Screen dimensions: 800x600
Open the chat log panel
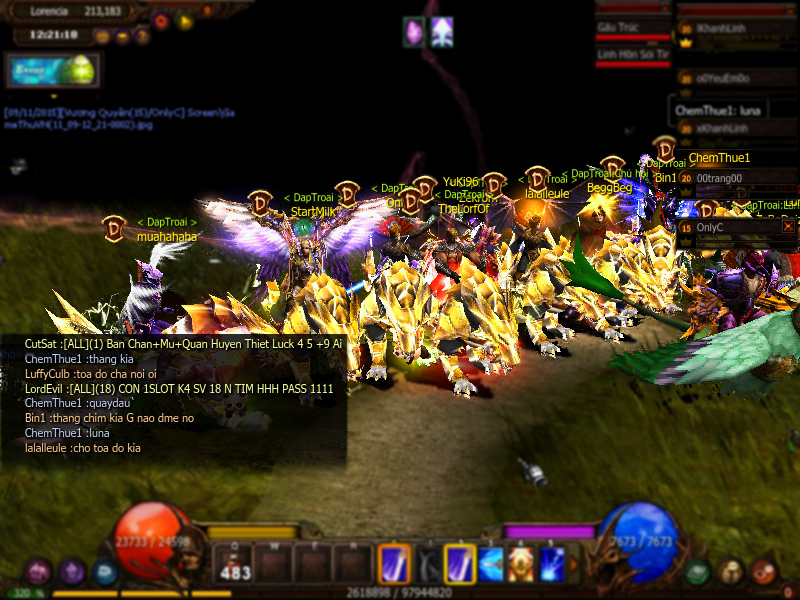point(180,396)
